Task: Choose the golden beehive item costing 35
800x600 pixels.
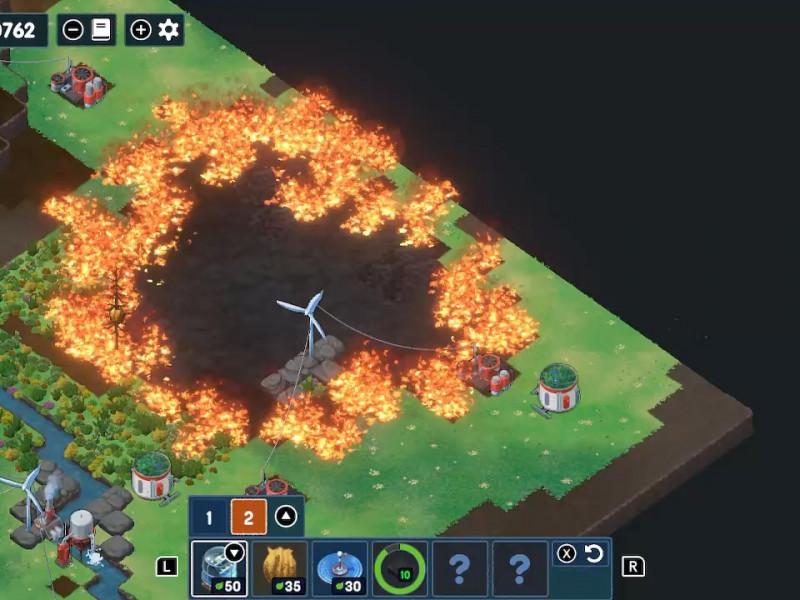Action: [279, 569]
